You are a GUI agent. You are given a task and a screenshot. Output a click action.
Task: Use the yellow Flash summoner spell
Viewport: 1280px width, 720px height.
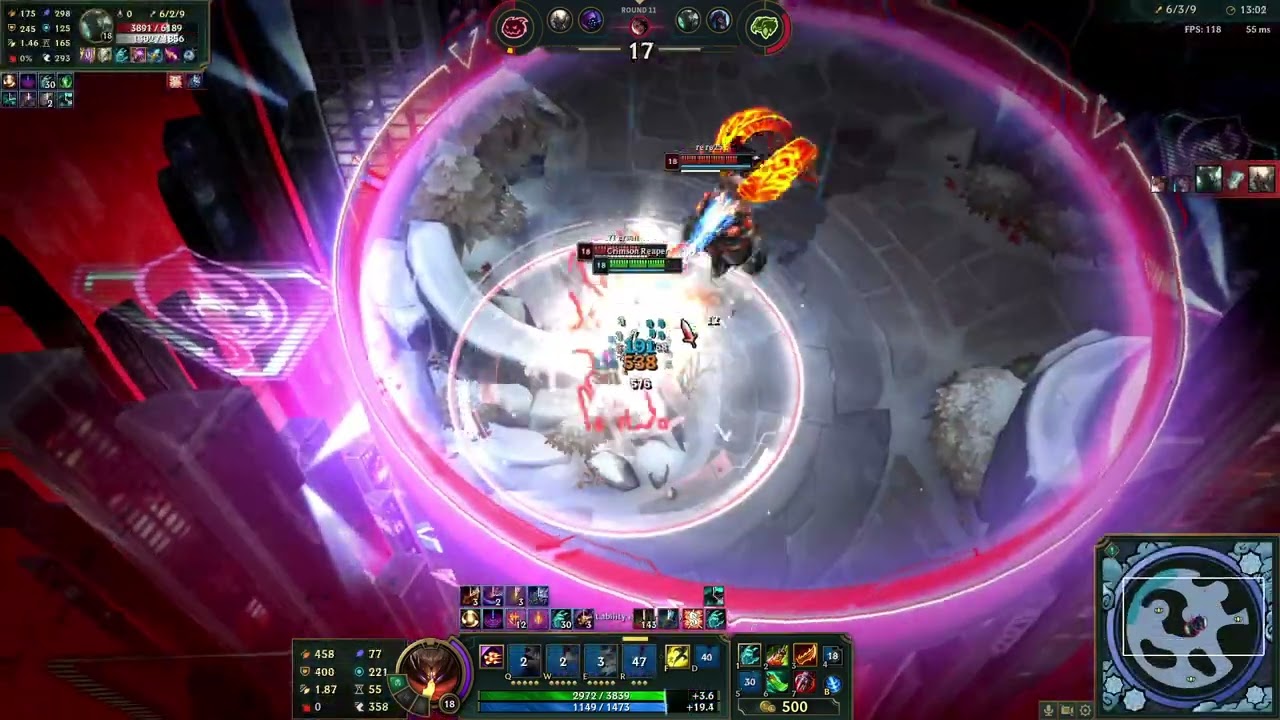(x=677, y=657)
